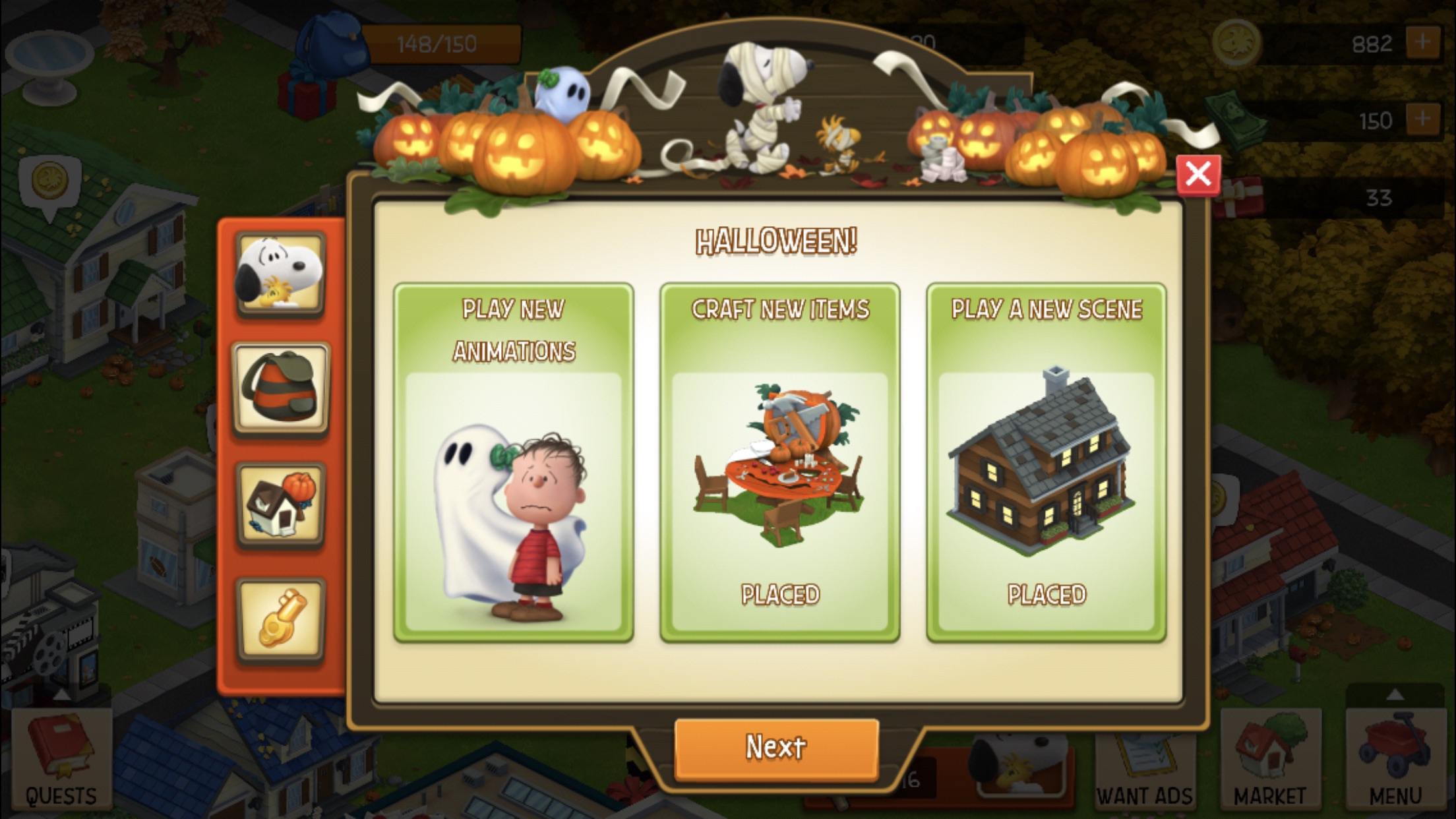Add more dollar bills with plus button

1422,120
